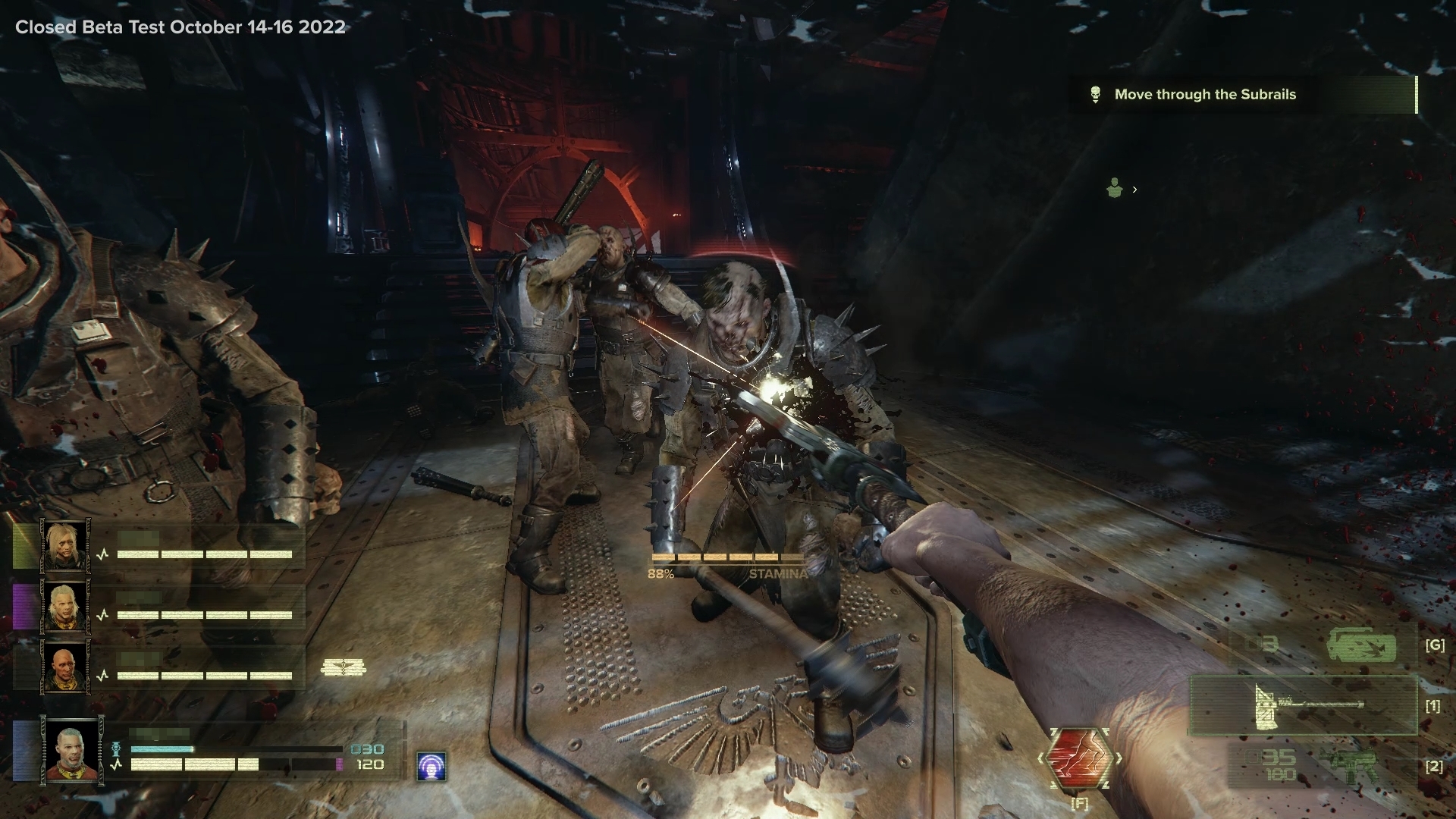Click the purple voice chat icon
Viewport: 1456px width, 819px height.
coord(431,767)
